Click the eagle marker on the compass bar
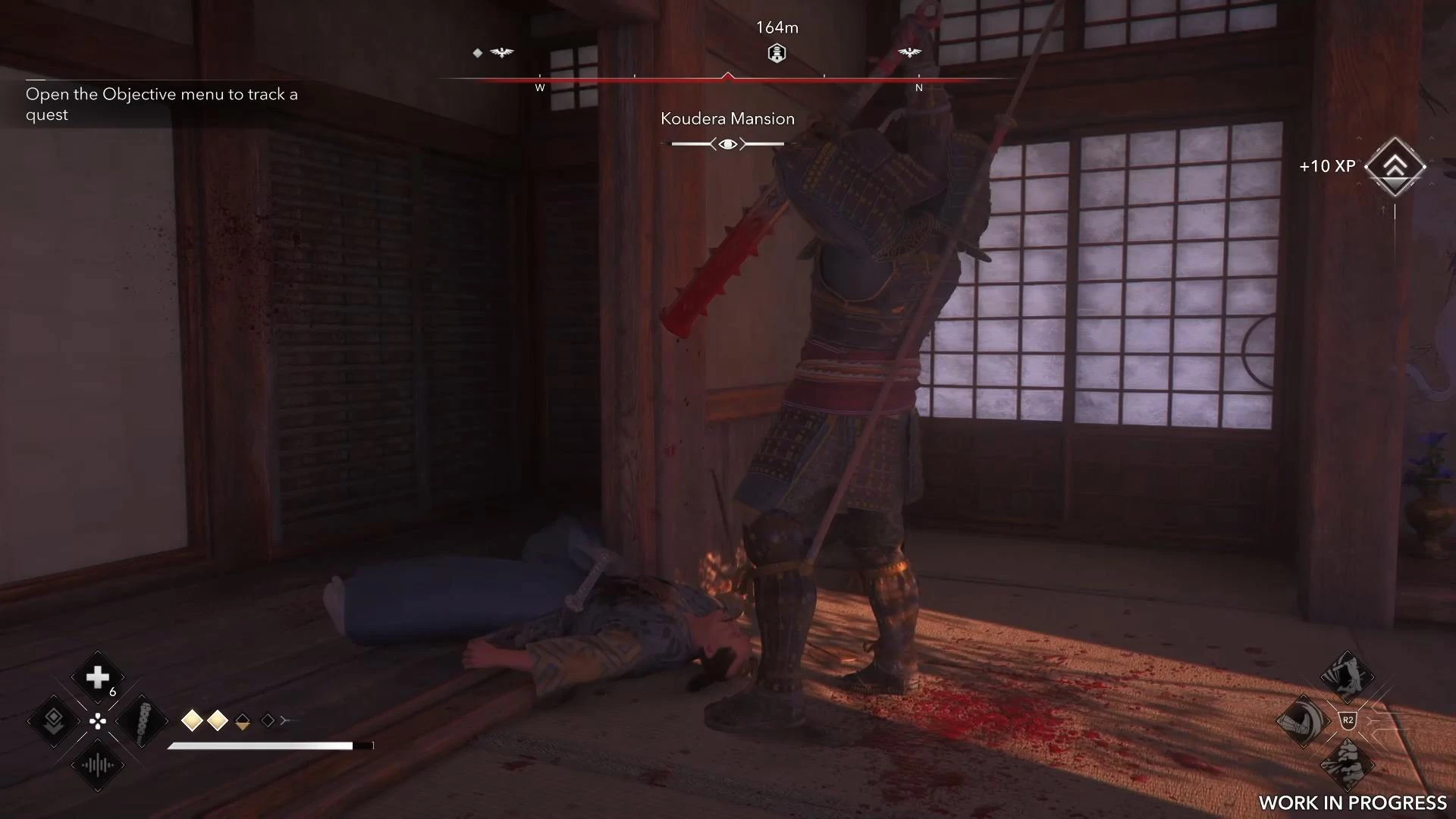The height and width of the screenshot is (819, 1456). tap(502, 53)
